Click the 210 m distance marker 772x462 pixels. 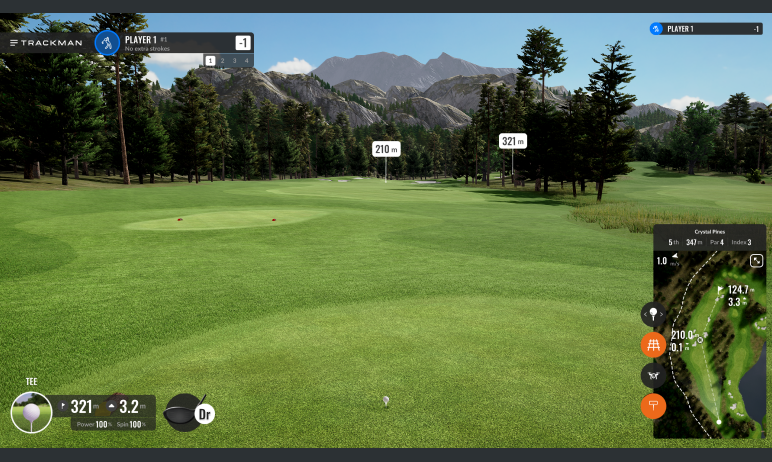386,149
